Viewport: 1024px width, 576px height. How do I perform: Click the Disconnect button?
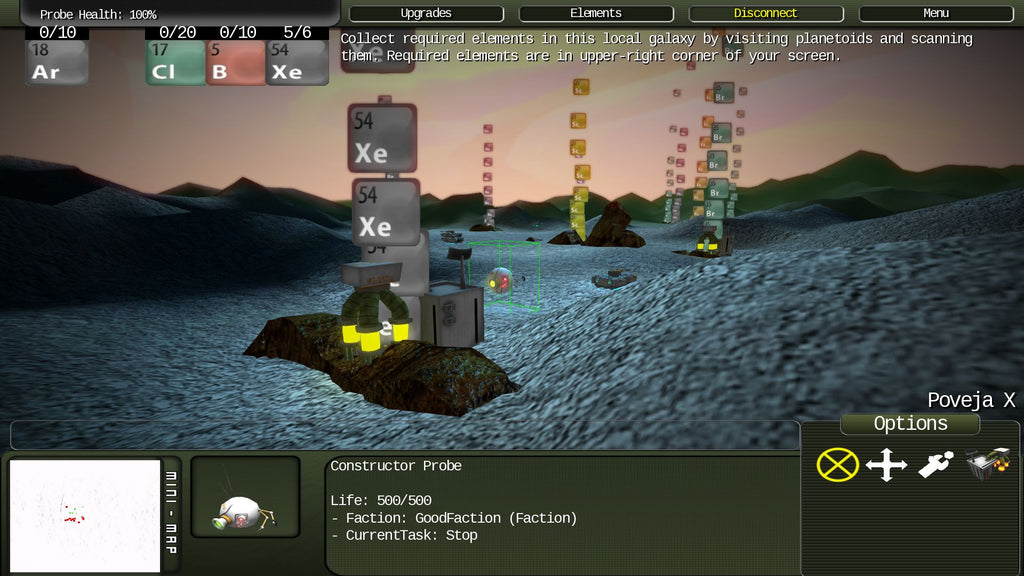pyautogui.click(x=766, y=14)
